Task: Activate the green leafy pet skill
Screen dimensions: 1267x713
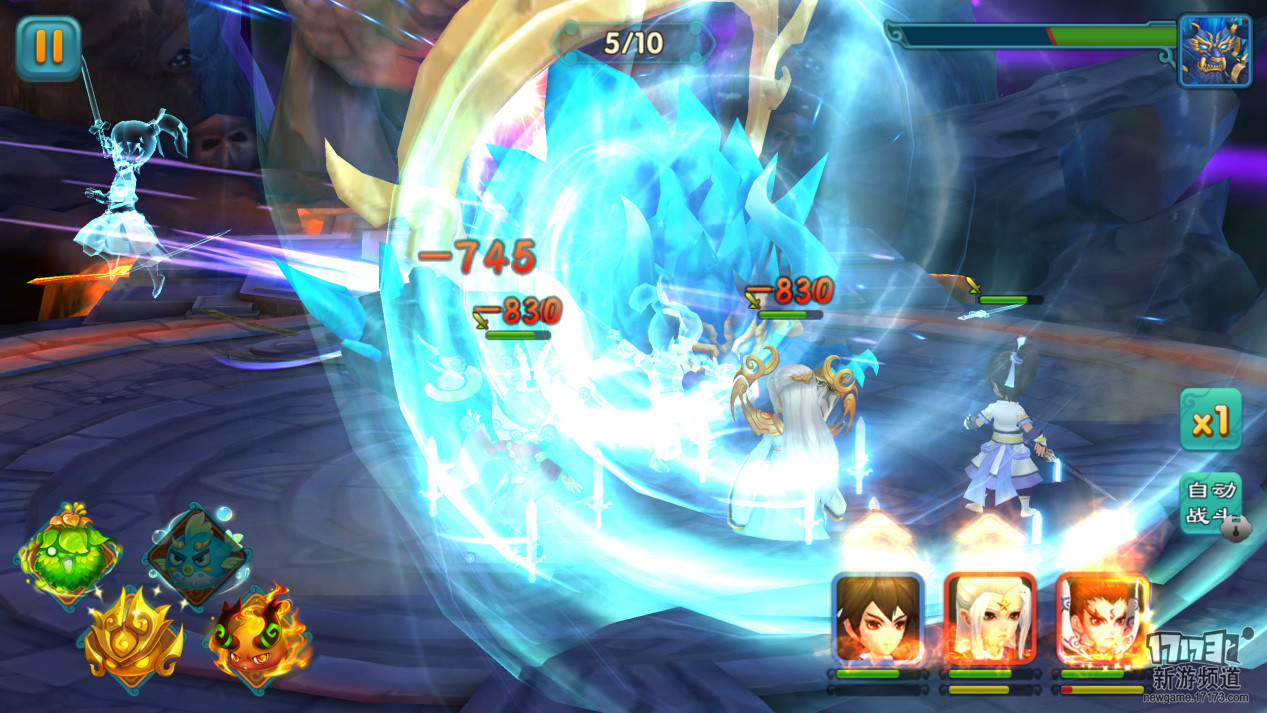Action: [68, 555]
